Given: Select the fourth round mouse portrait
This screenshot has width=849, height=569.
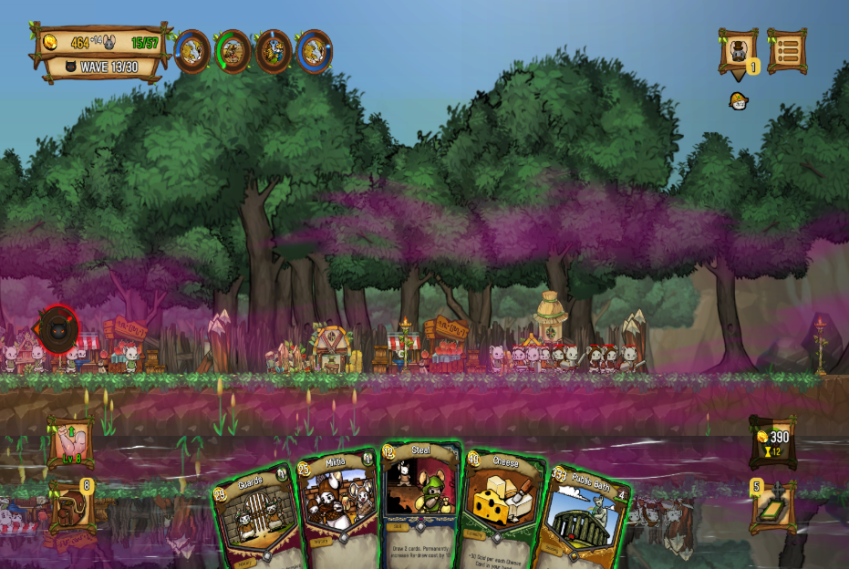Looking at the screenshot, I should [x=314, y=51].
